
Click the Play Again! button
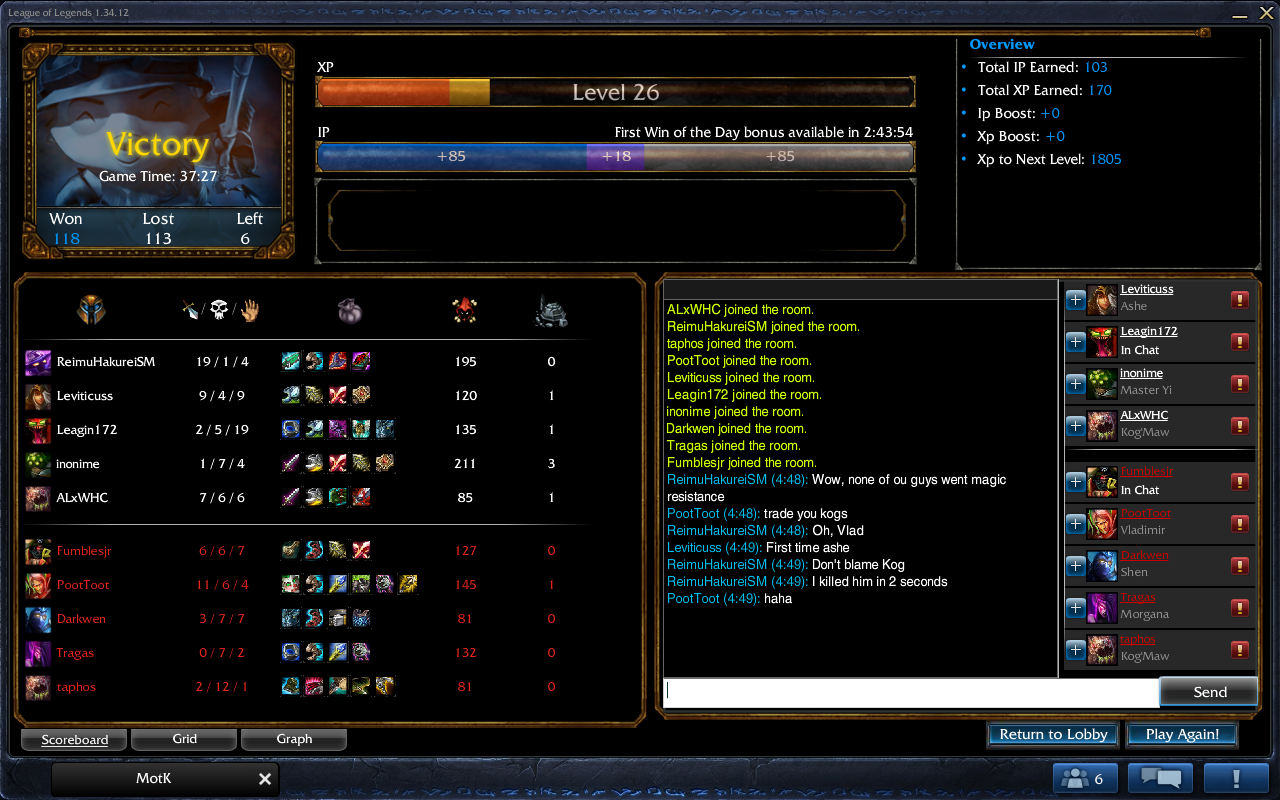[x=1182, y=734]
